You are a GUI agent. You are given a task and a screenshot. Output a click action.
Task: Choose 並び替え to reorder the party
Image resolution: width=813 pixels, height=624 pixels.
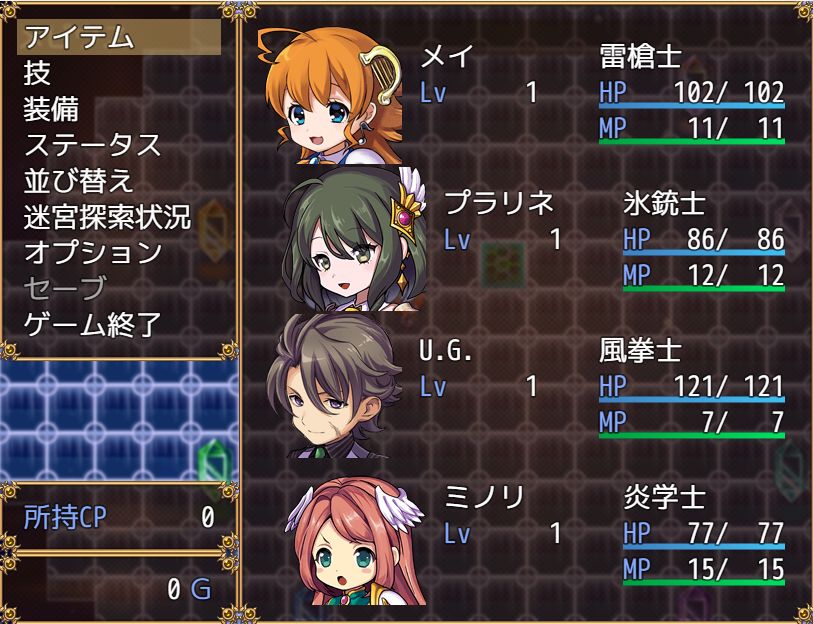coord(78,181)
